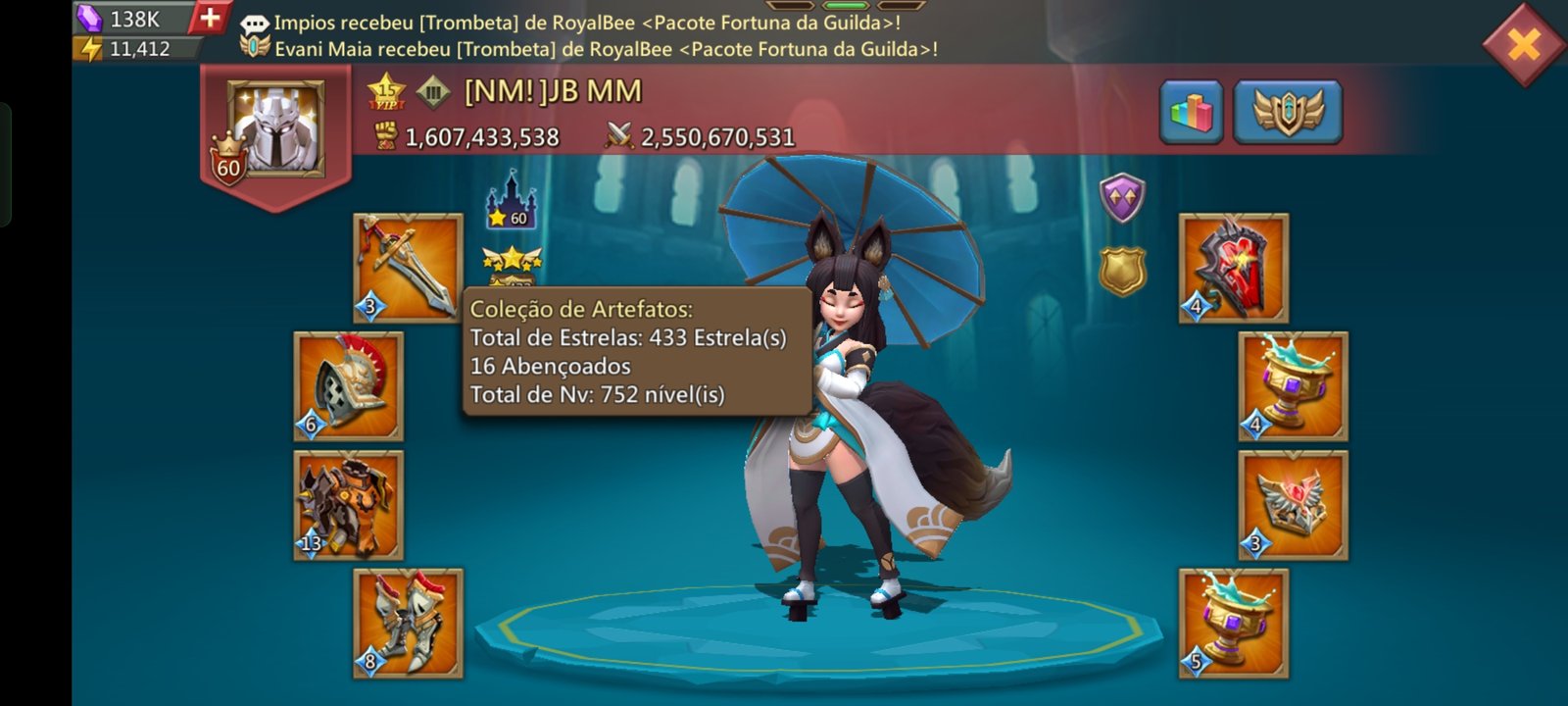Open the goblet accessory with level 4

pyautogui.click(x=1293, y=386)
